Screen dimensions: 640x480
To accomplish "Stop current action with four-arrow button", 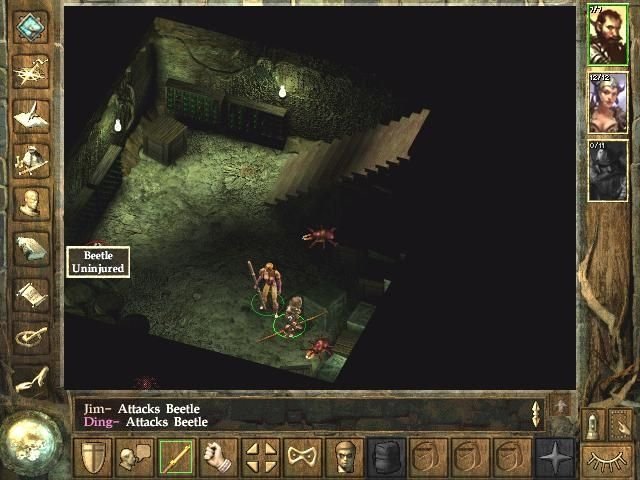I will pos(261,457).
